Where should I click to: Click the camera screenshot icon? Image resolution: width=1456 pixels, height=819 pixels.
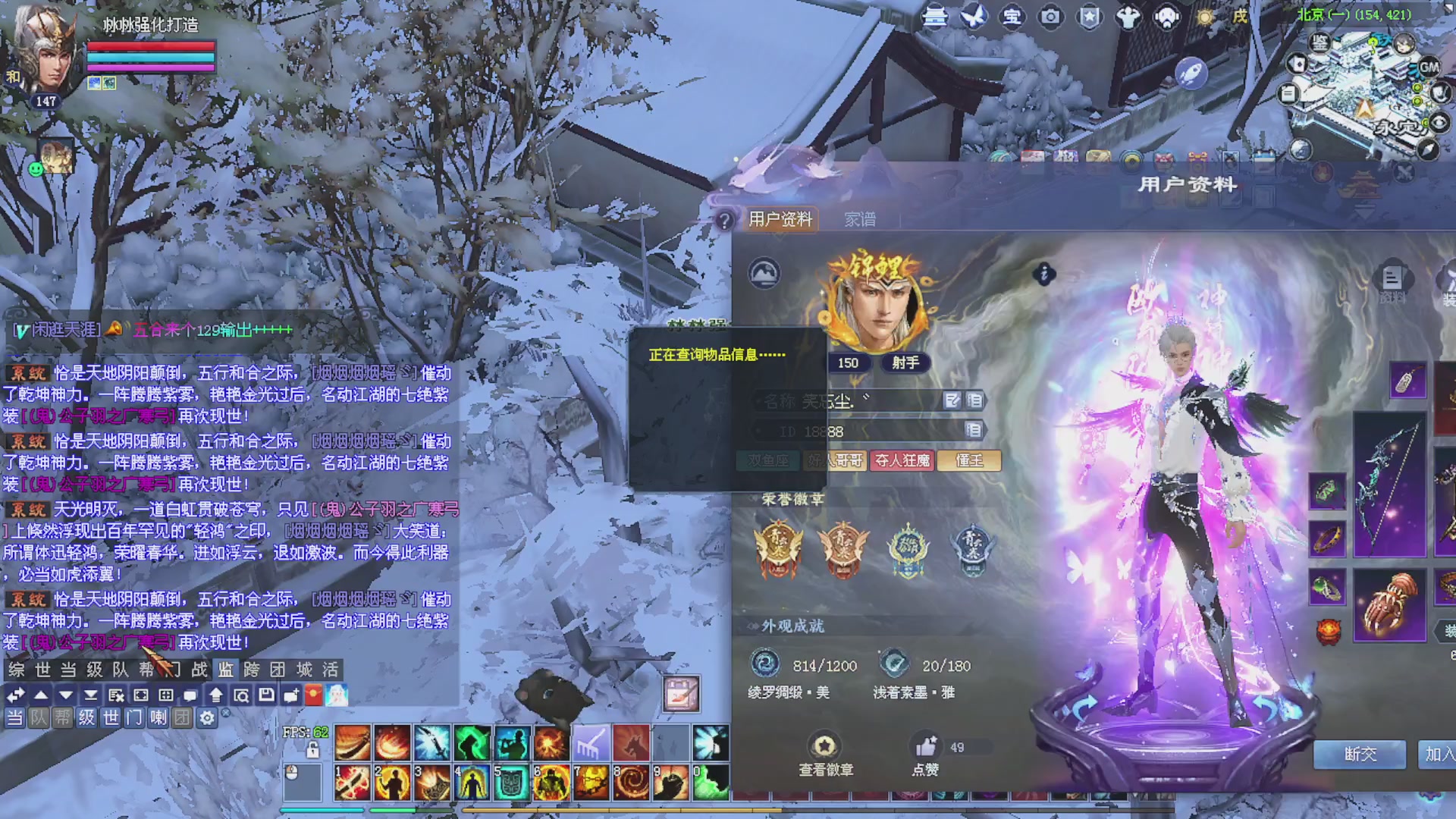pos(1050,17)
